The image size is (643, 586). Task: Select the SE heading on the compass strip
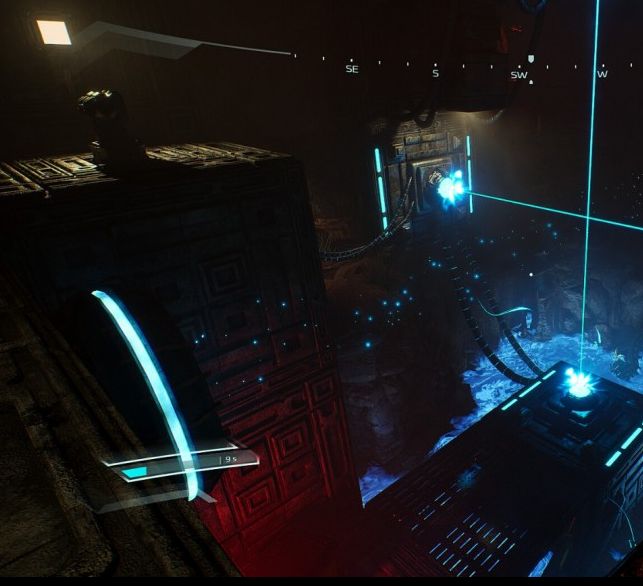[x=351, y=69]
